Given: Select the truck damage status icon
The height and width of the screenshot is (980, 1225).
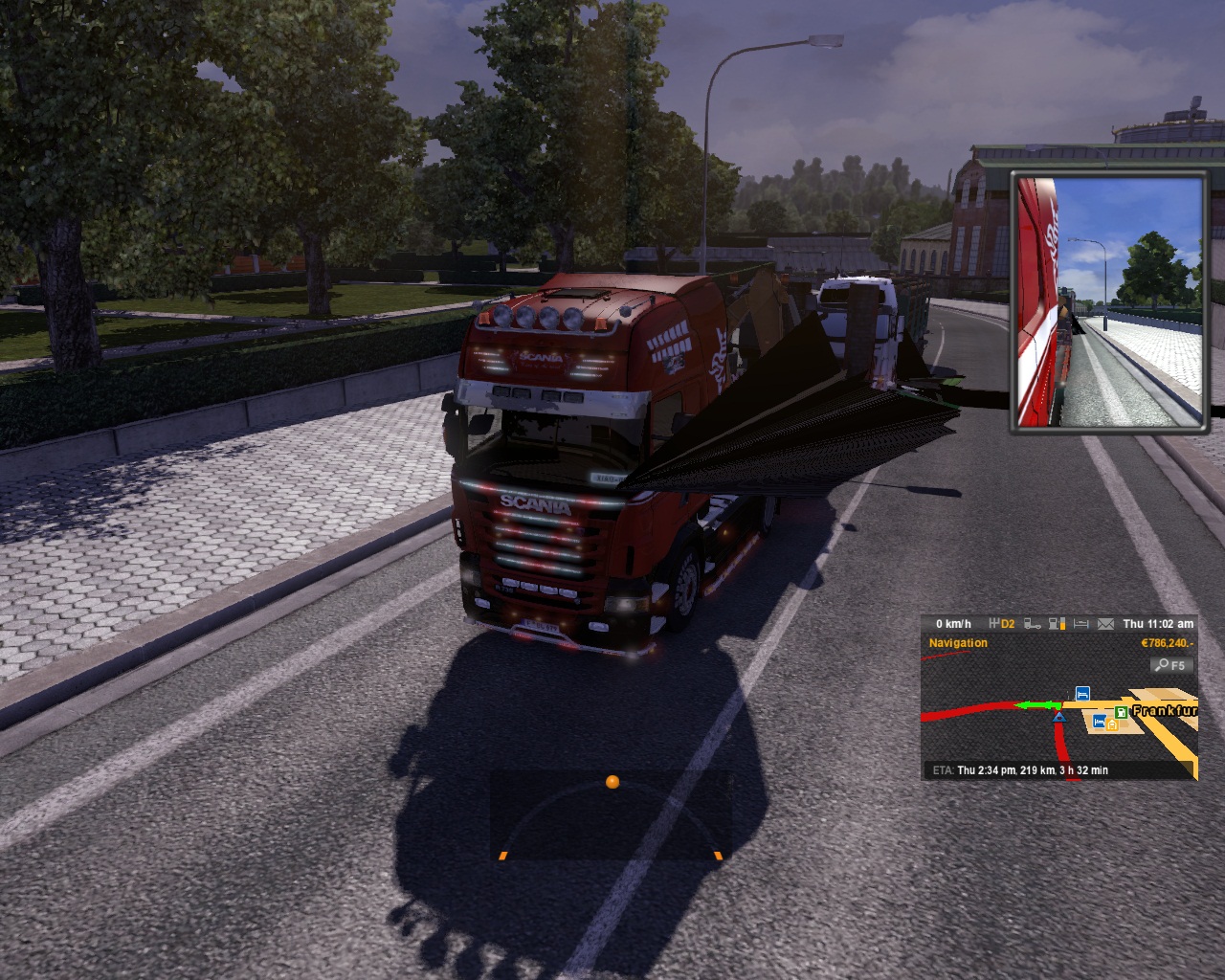Looking at the screenshot, I should click(x=1033, y=624).
